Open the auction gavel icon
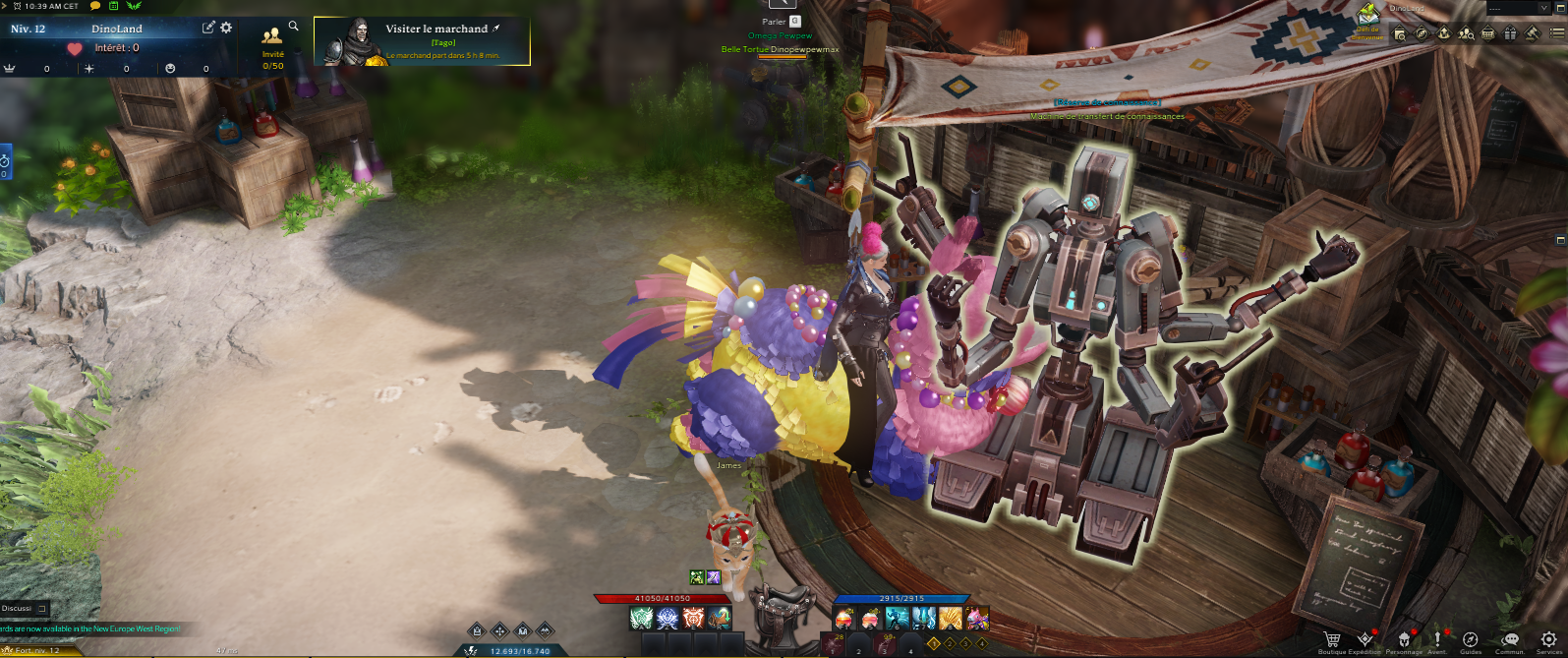 pos(1532,32)
